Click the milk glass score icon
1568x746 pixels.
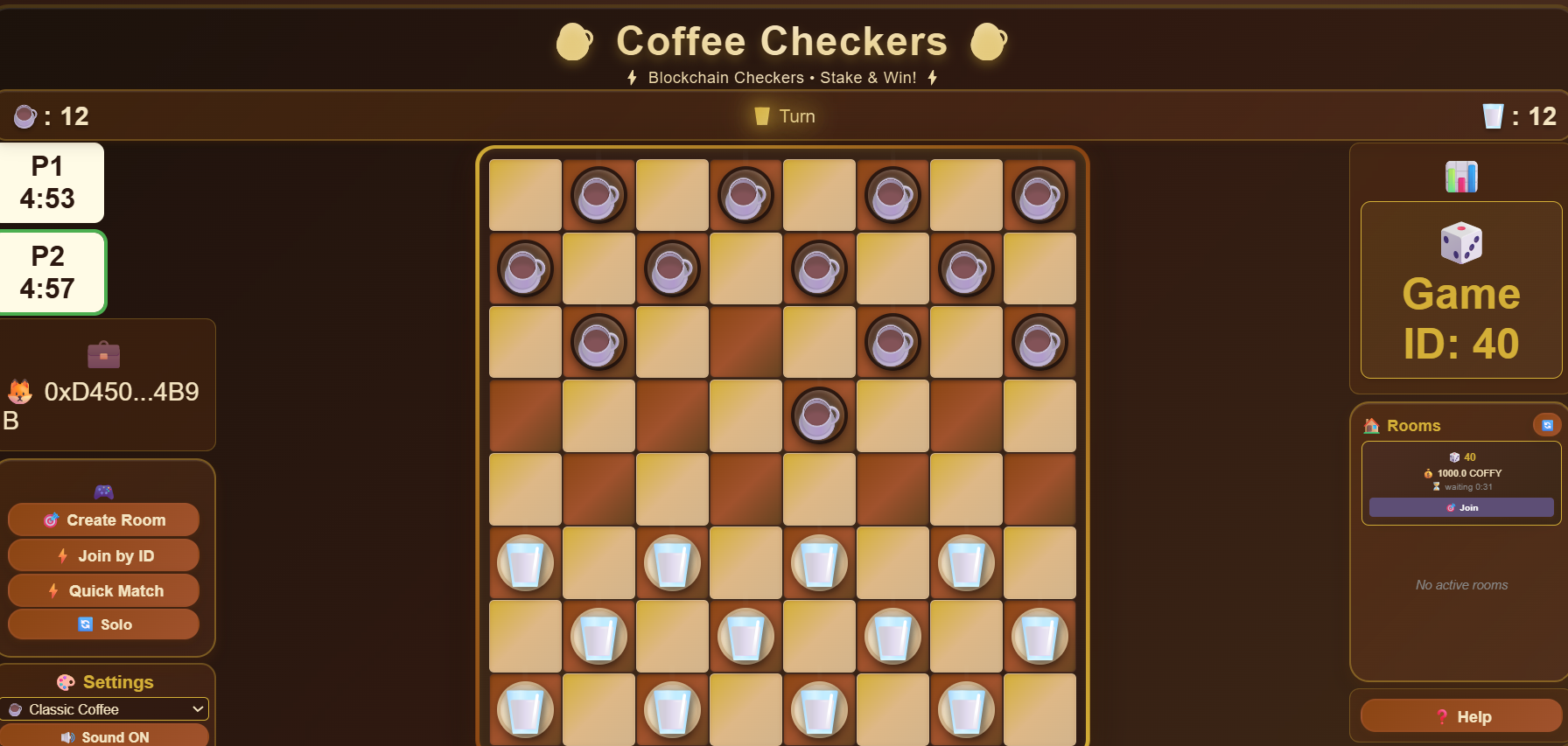pos(1492,115)
